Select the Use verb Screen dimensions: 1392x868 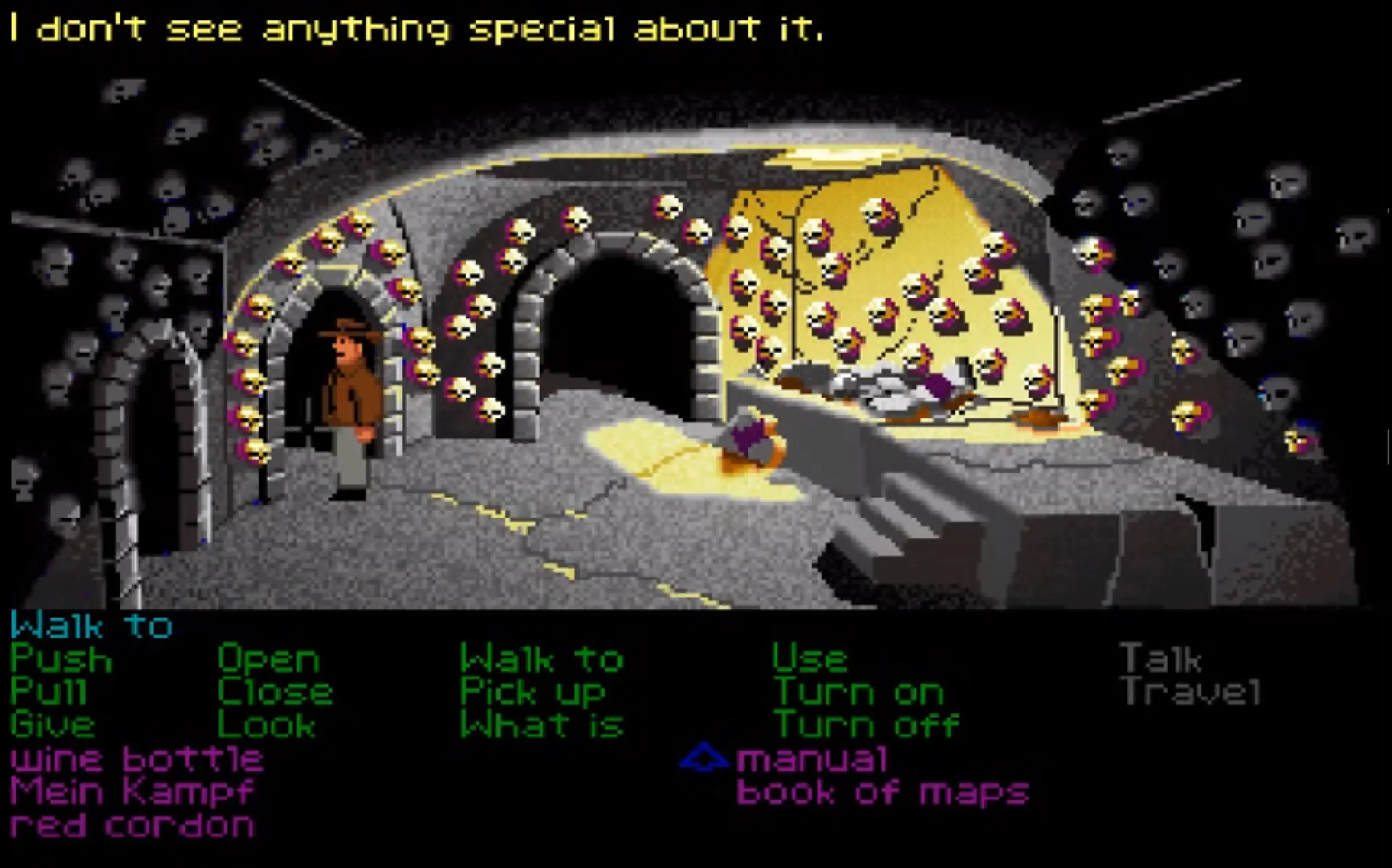810,660
